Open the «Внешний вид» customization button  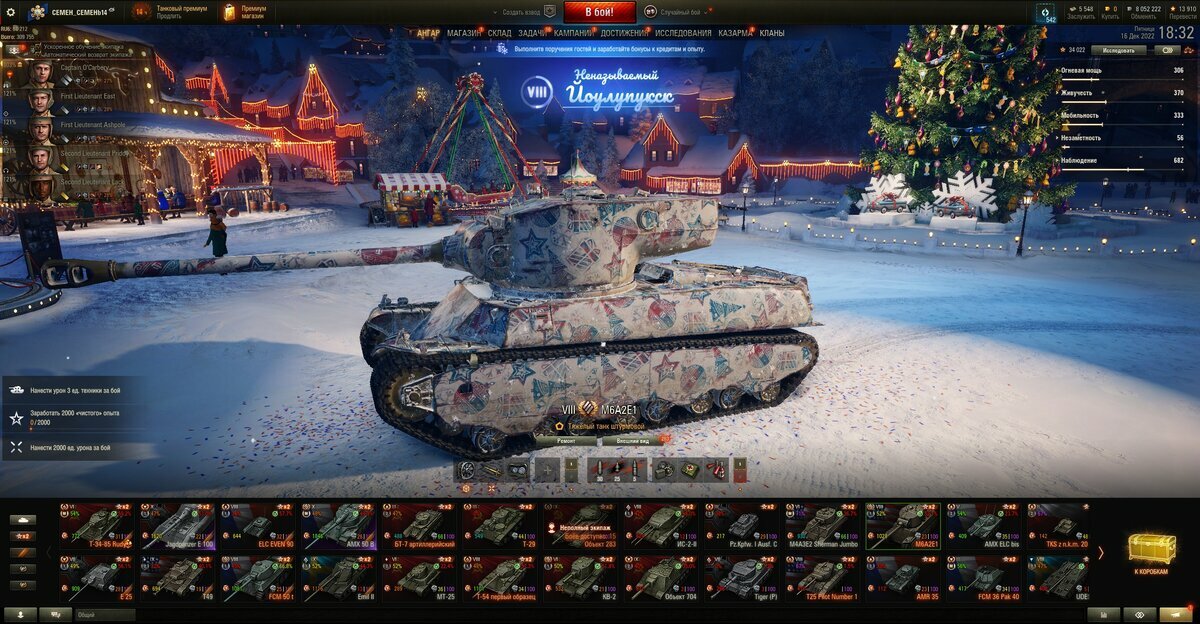click(x=630, y=439)
